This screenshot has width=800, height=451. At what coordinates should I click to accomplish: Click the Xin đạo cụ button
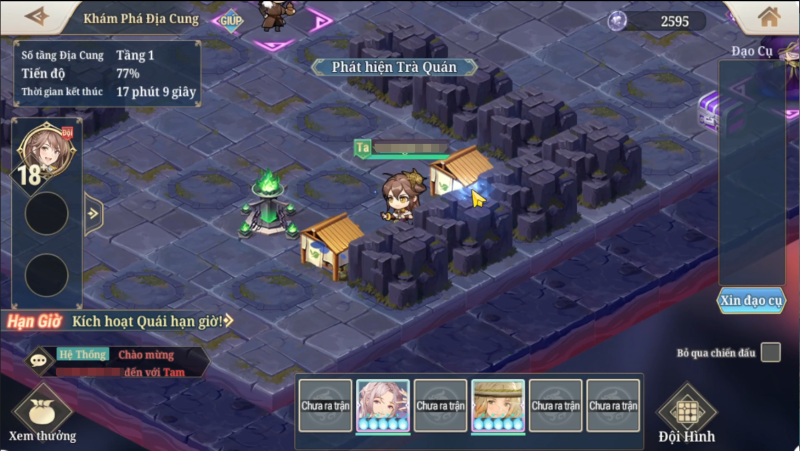[750, 300]
